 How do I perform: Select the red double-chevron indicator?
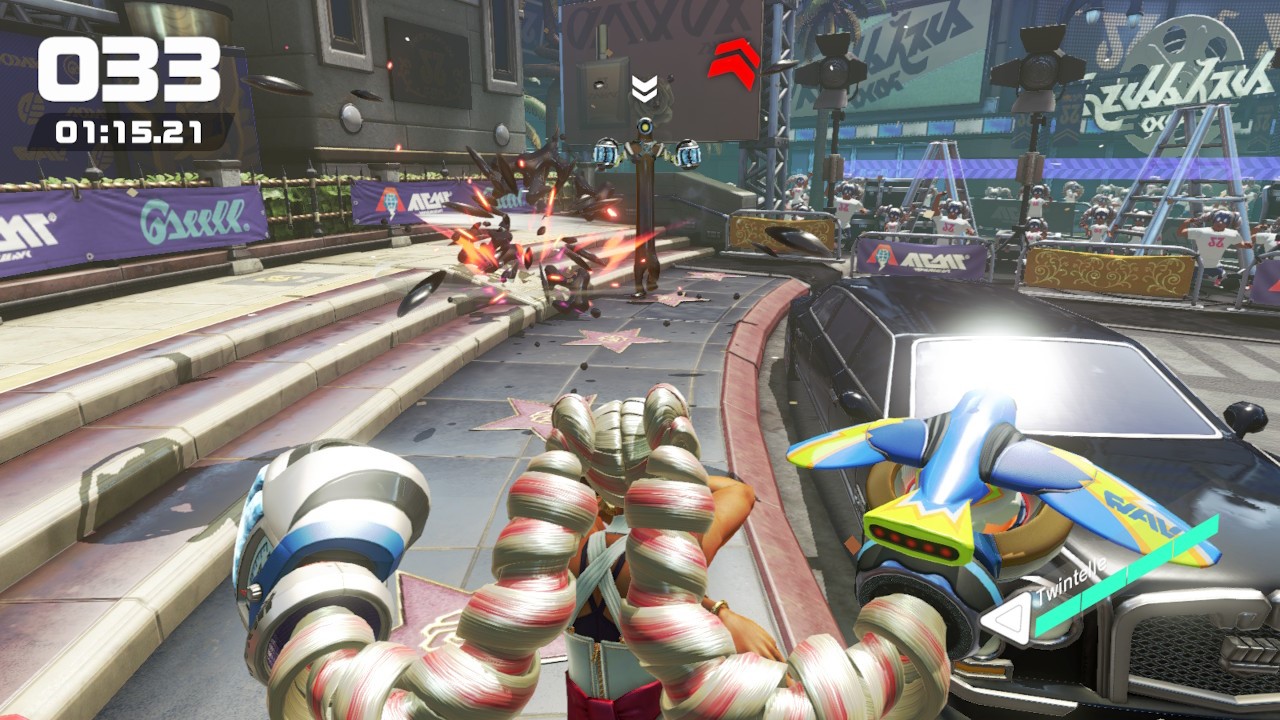tap(734, 59)
